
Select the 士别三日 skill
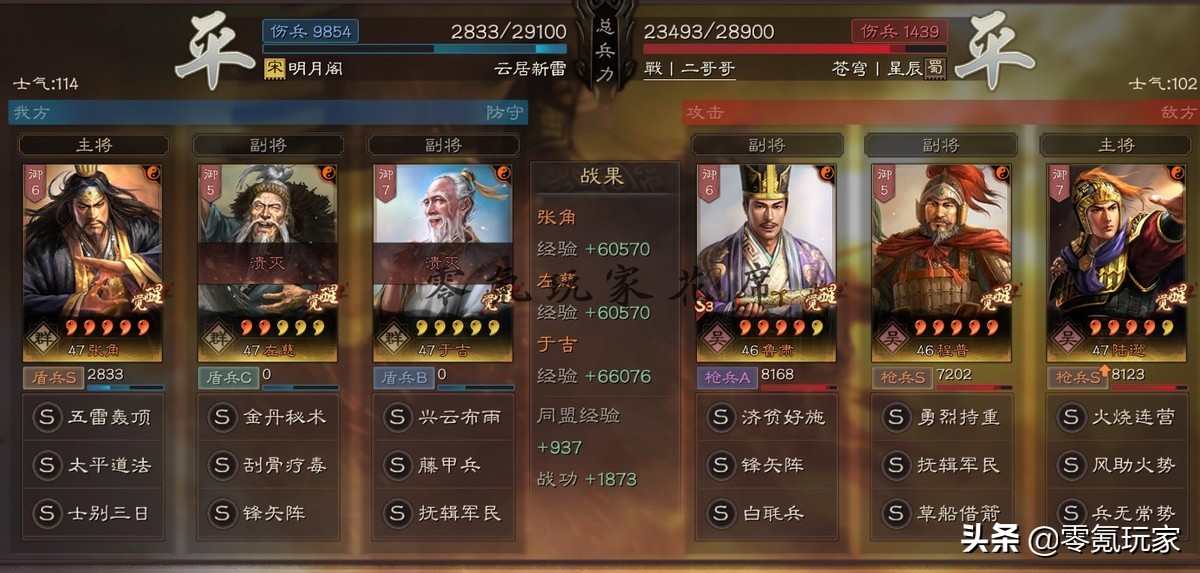click(92, 513)
